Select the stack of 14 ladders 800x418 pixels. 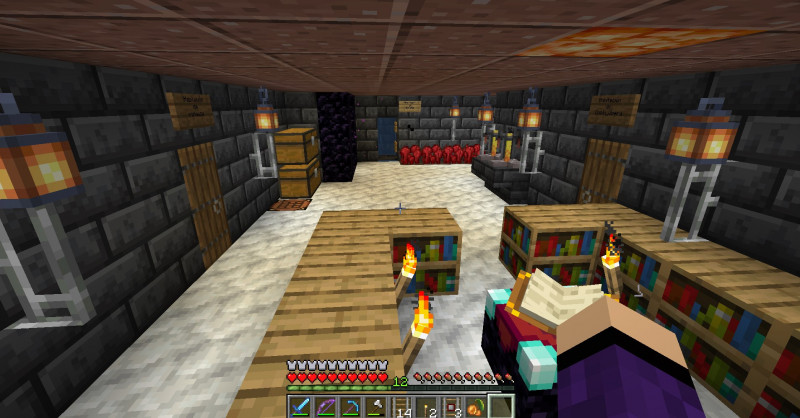[403, 407]
